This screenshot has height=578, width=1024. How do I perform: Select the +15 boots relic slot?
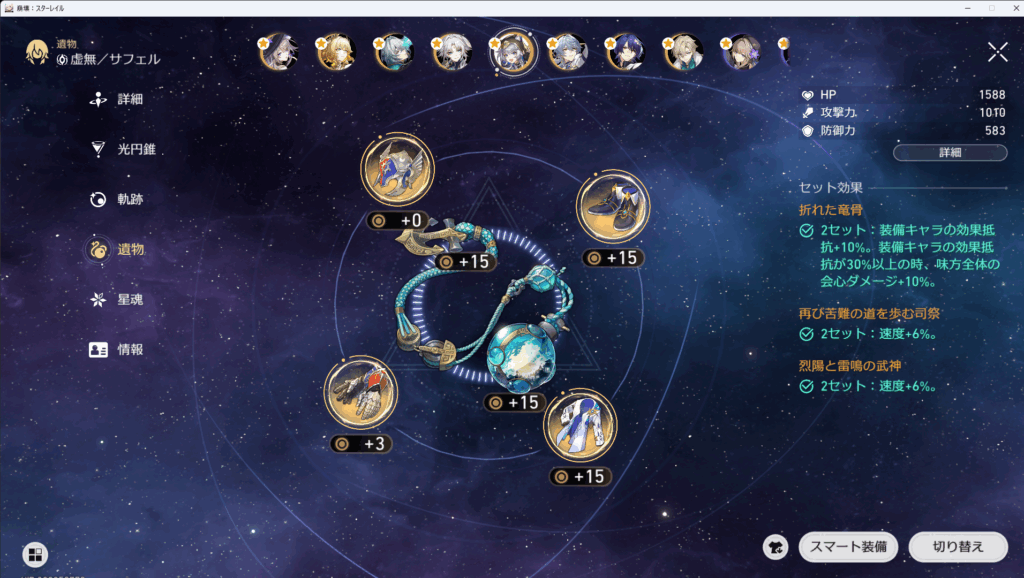click(x=613, y=207)
